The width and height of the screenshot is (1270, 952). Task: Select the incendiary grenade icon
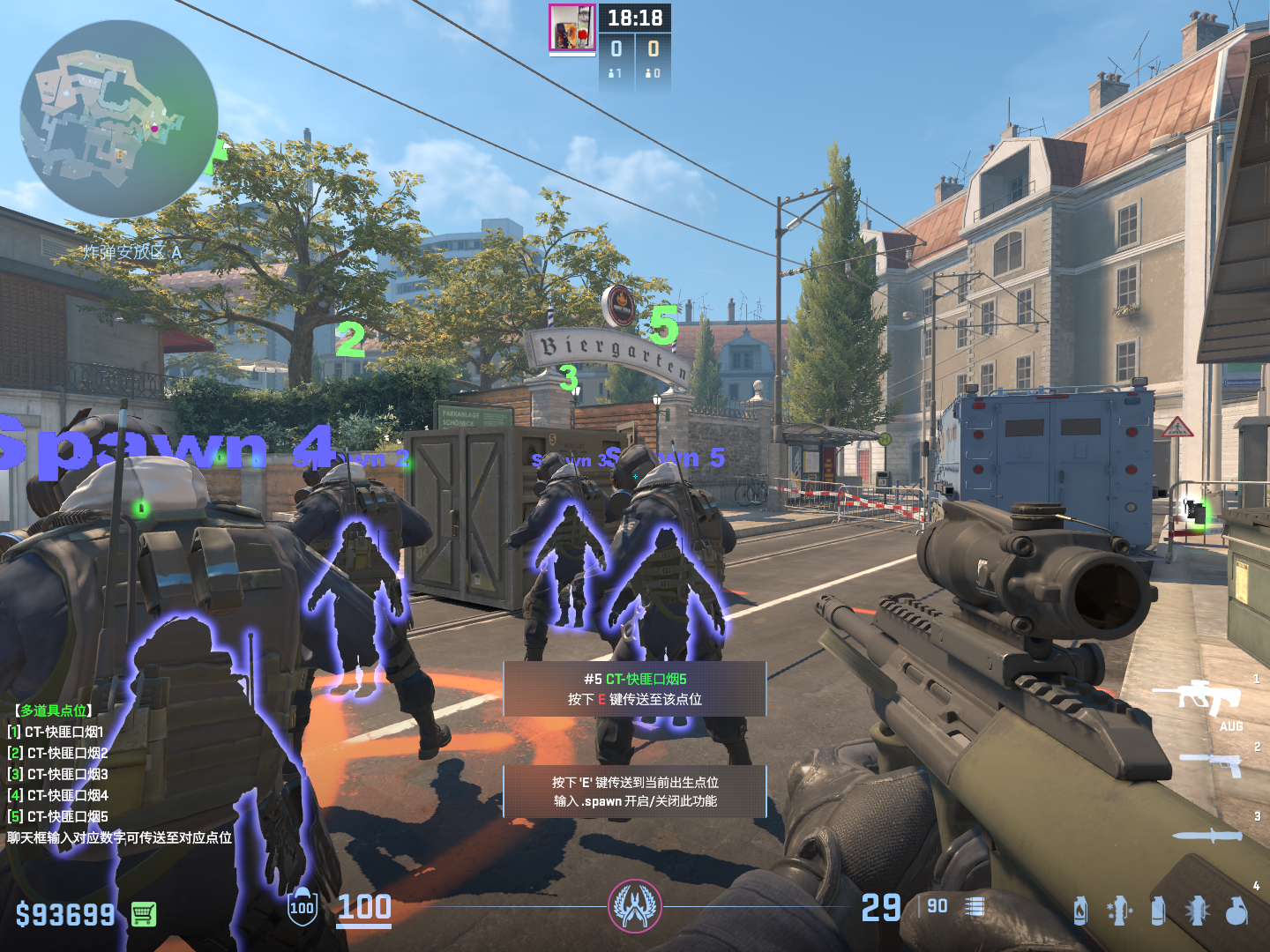(x=1080, y=910)
